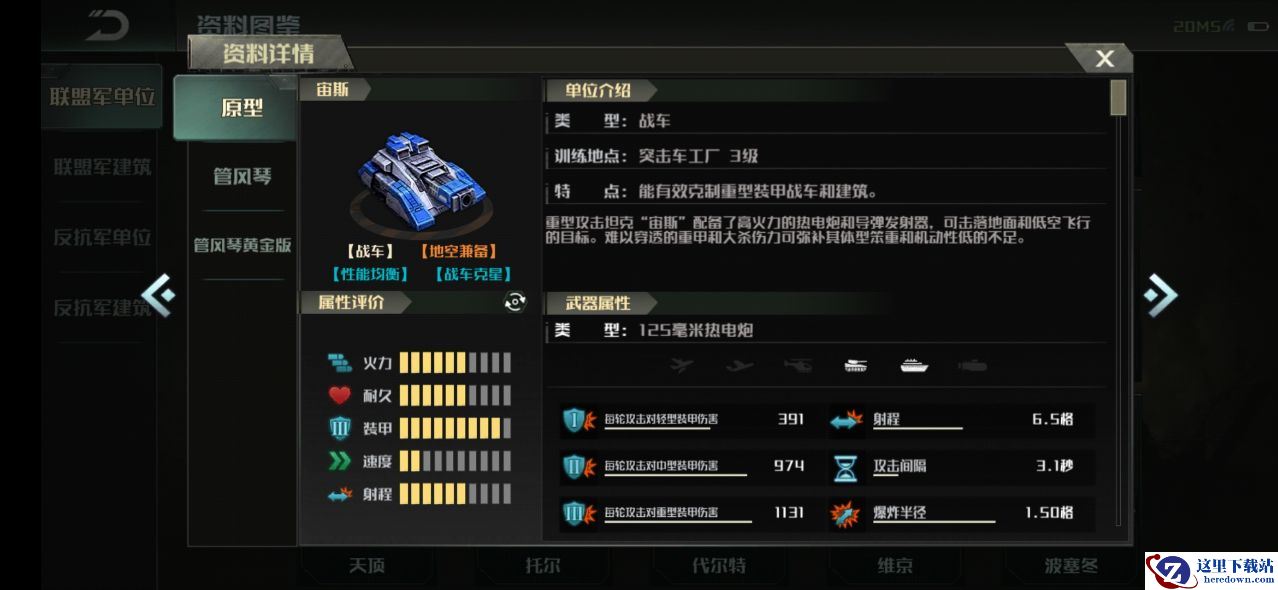View the next unit with right arrow
Screen dimensions: 1278x590
pos(1160,295)
